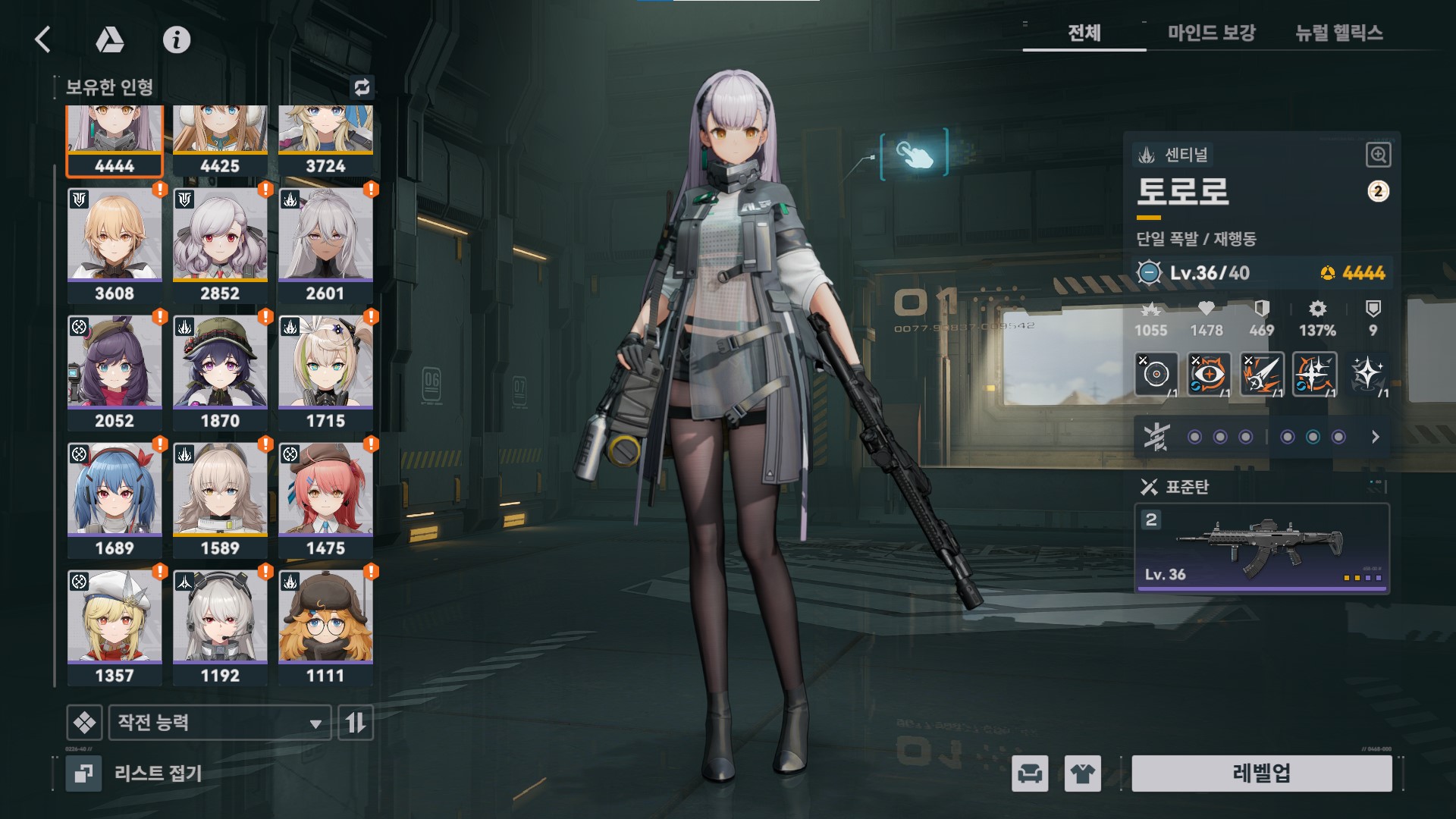Pick the doll with power 1715
Image resolution: width=1456 pixels, height=819 pixels.
point(325,372)
